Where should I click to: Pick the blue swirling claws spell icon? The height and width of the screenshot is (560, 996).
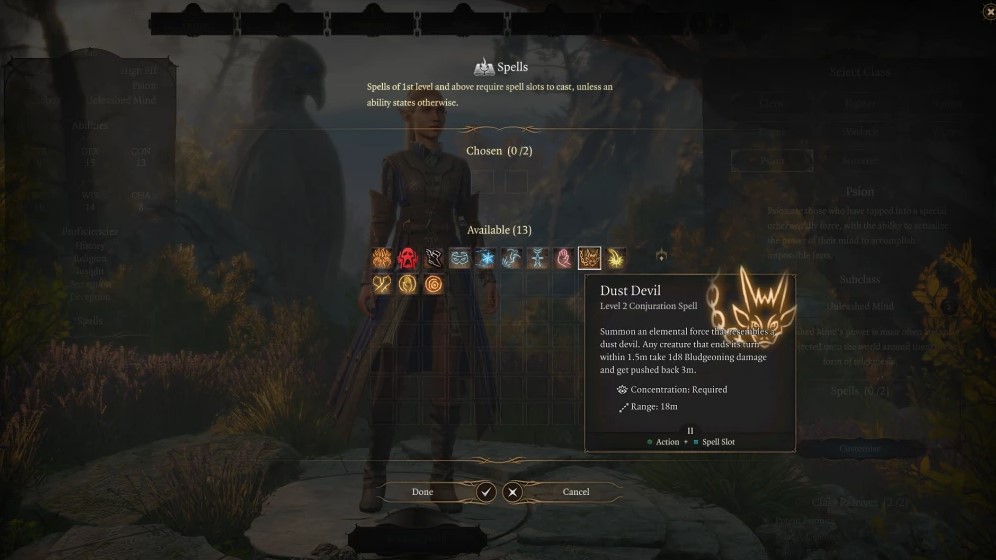point(511,259)
